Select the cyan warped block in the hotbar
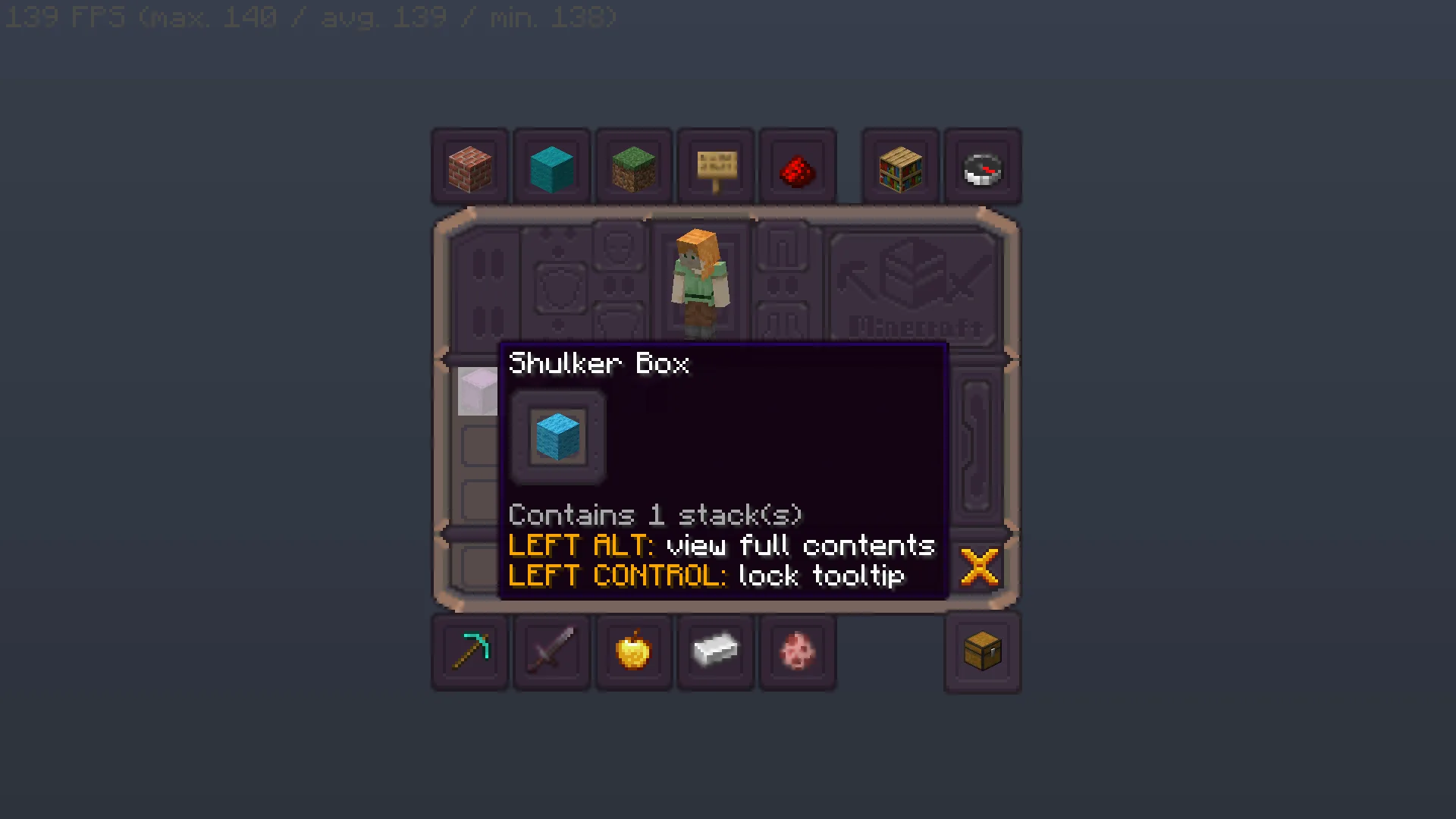The width and height of the screenshot is (1456, 819). pyautogui.click(x=551, y=165)
